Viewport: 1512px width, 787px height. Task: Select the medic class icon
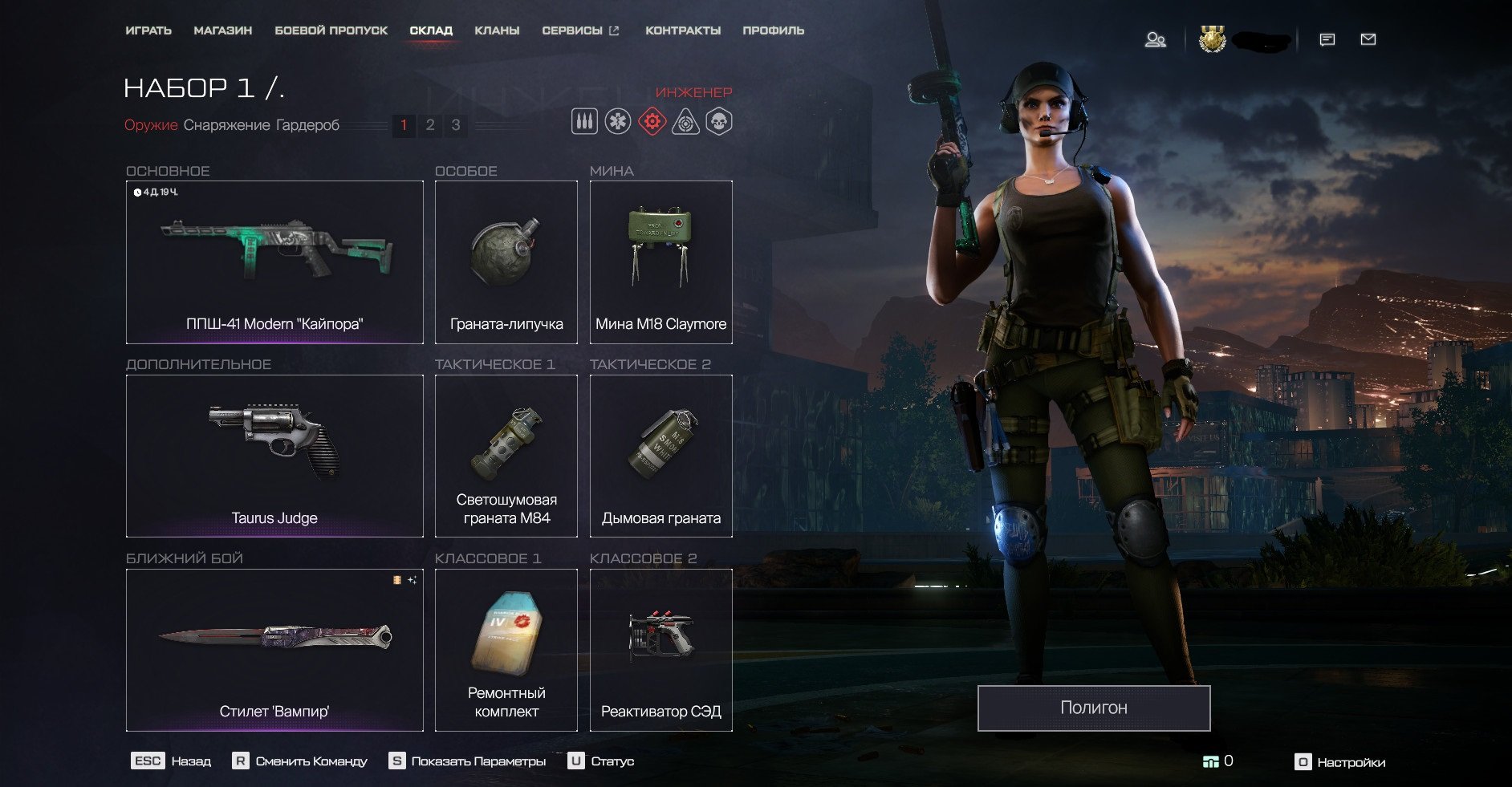[618, 122]
